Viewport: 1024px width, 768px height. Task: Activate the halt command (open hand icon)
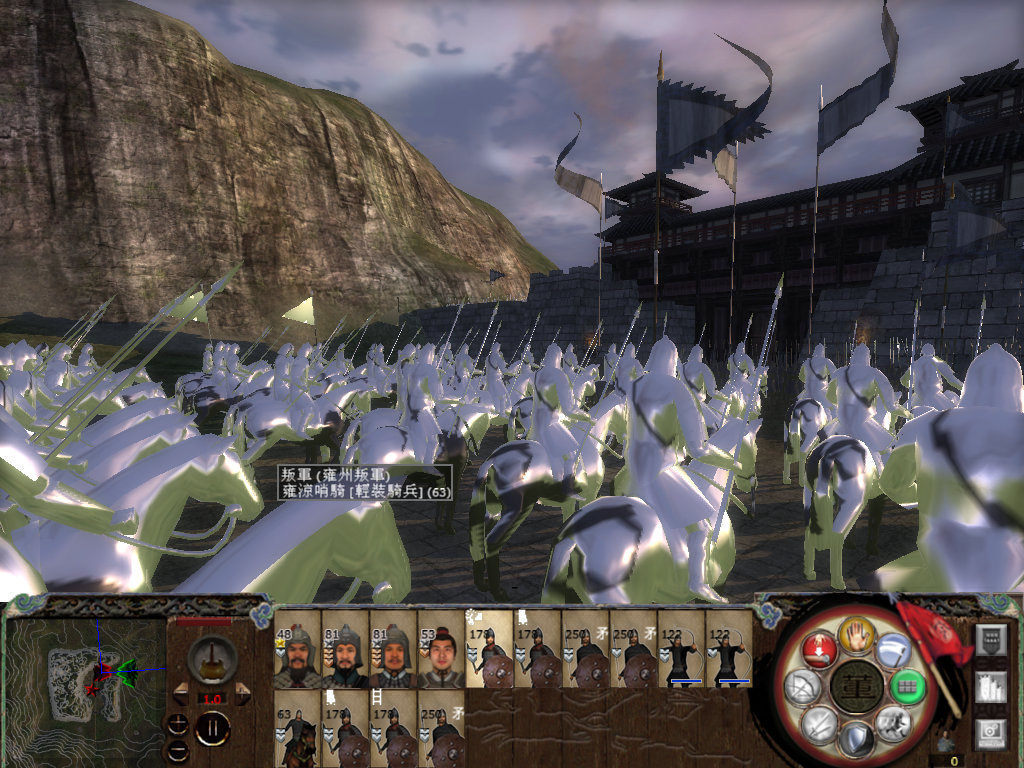[856, 633]
